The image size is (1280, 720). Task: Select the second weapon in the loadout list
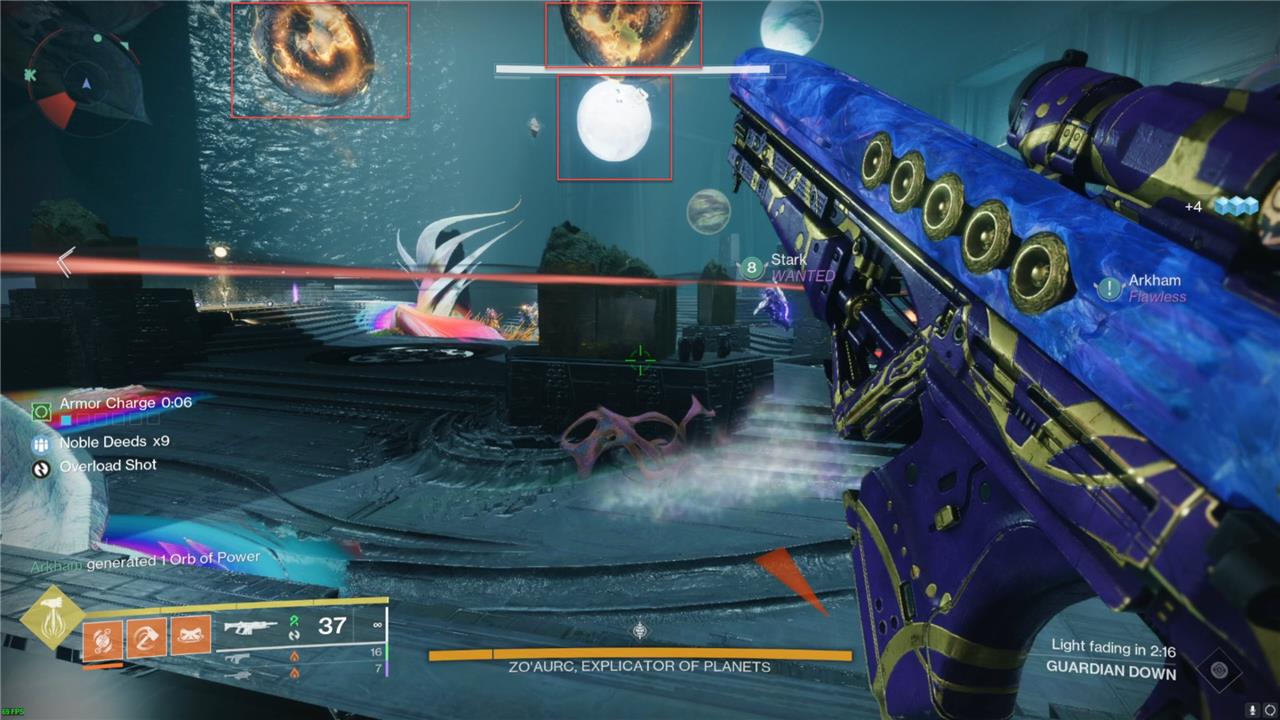coord(238,657)
